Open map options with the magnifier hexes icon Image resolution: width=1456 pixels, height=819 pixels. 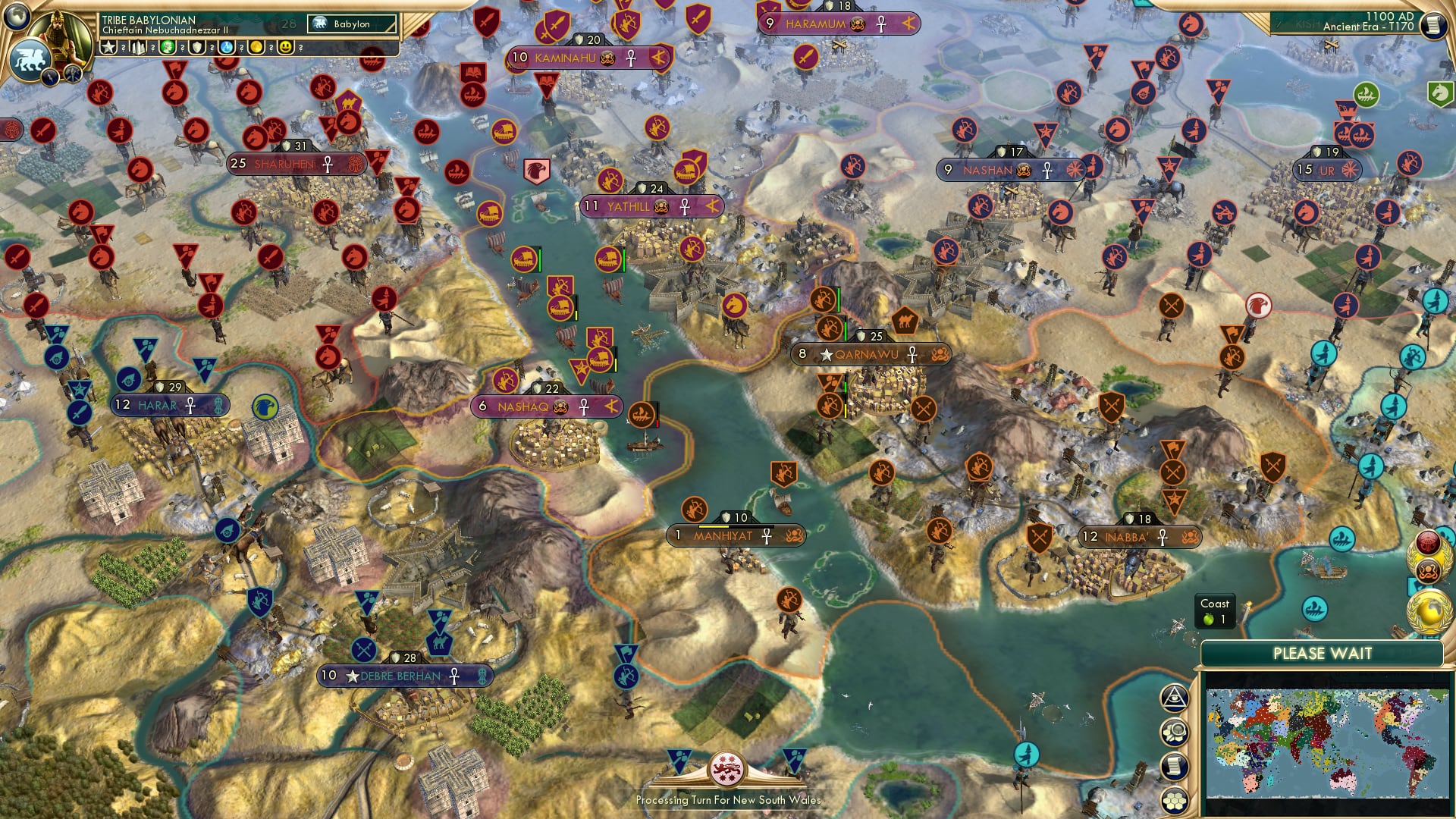[1175, 732]
